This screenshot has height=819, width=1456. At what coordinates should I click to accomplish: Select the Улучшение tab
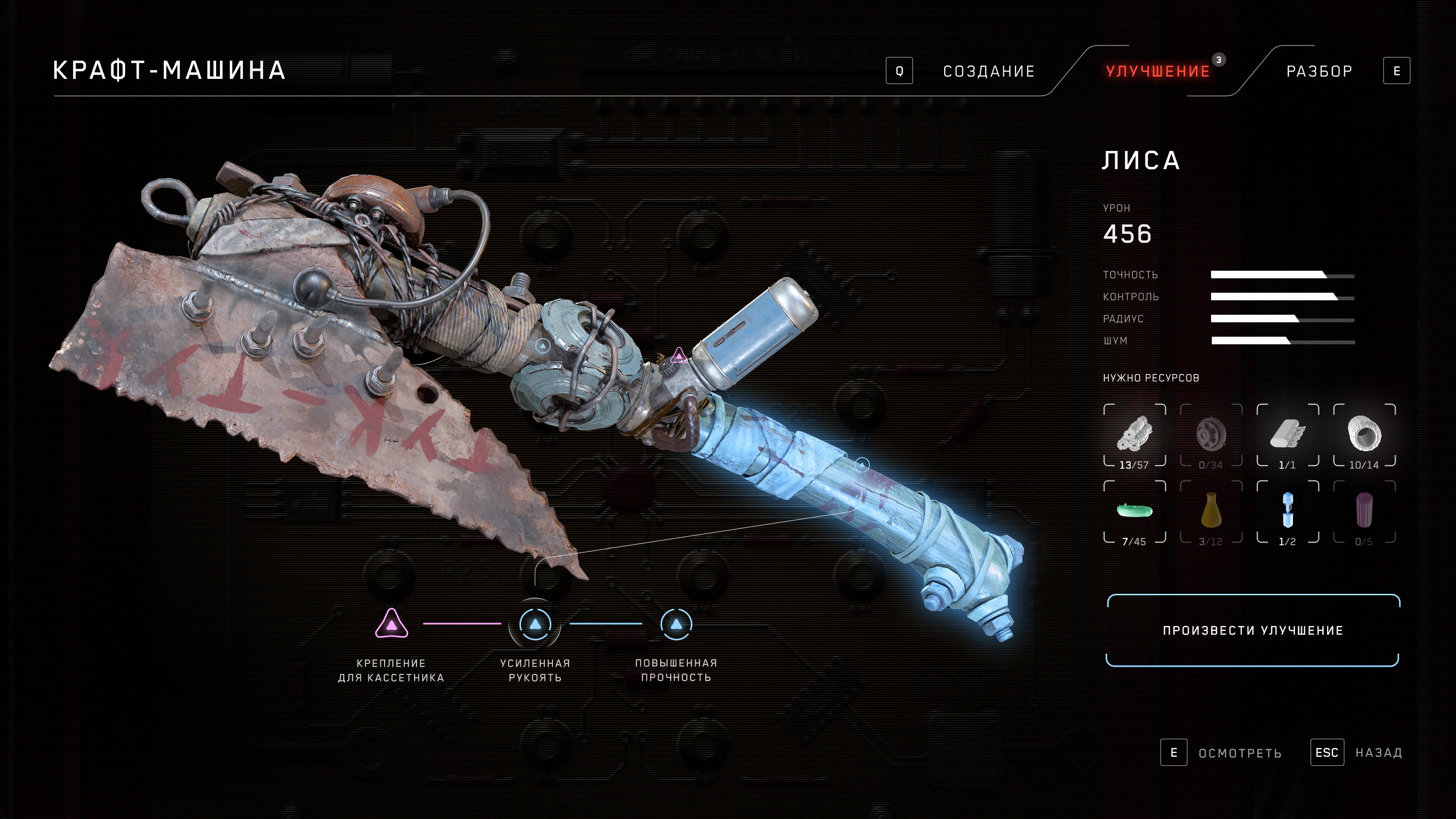(1158, 71)
